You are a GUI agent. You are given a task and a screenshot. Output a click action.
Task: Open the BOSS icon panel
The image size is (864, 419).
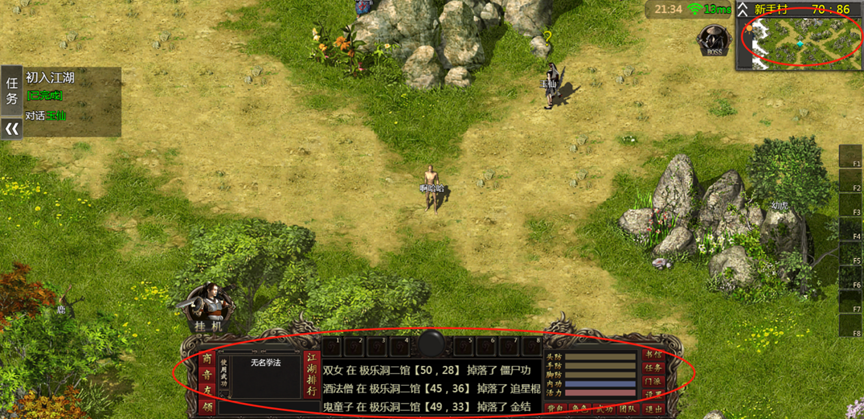[713, 39]
